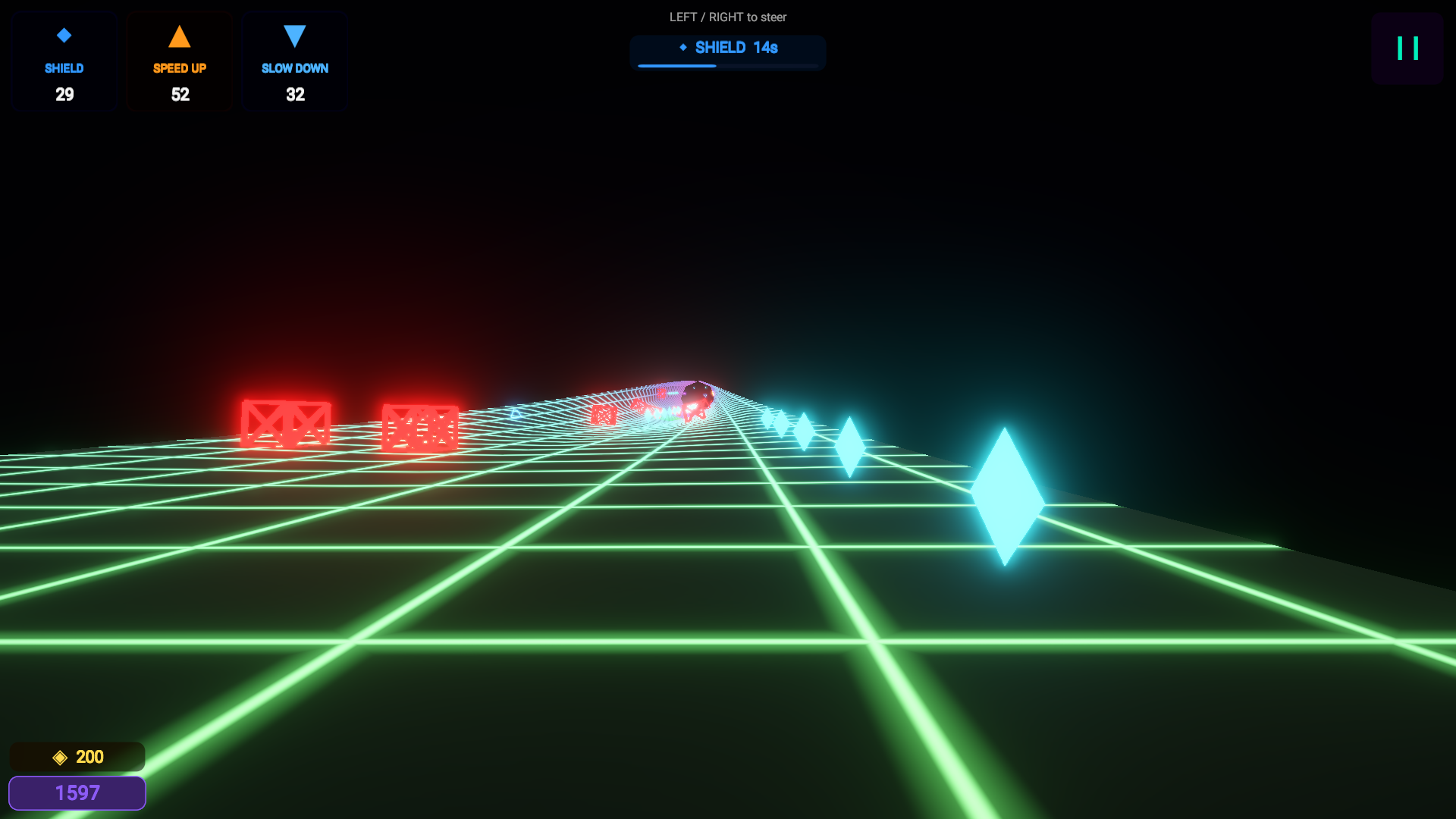
Task: Expand the coin total display showing 200
Action: [x=76, y=756]
